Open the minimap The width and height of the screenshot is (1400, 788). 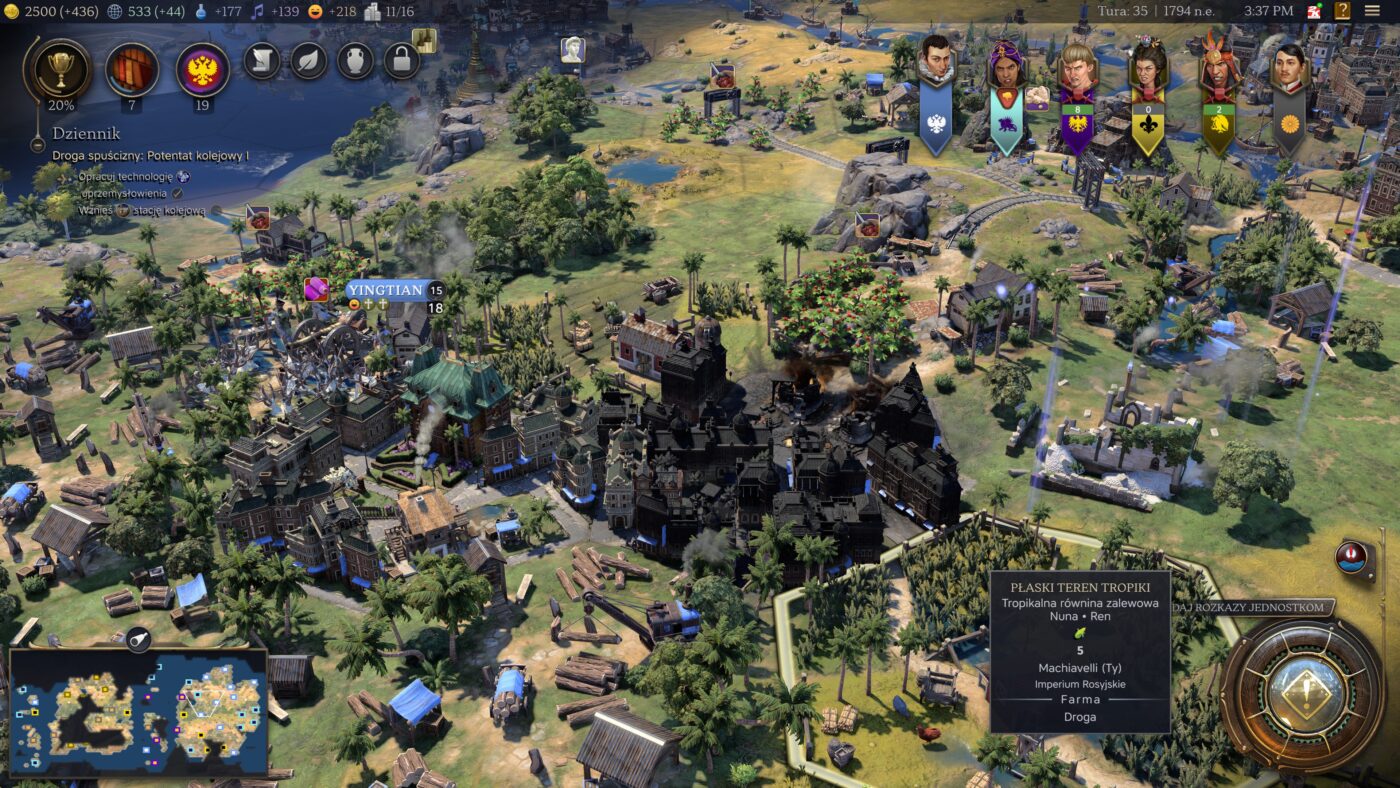[138, 712]
